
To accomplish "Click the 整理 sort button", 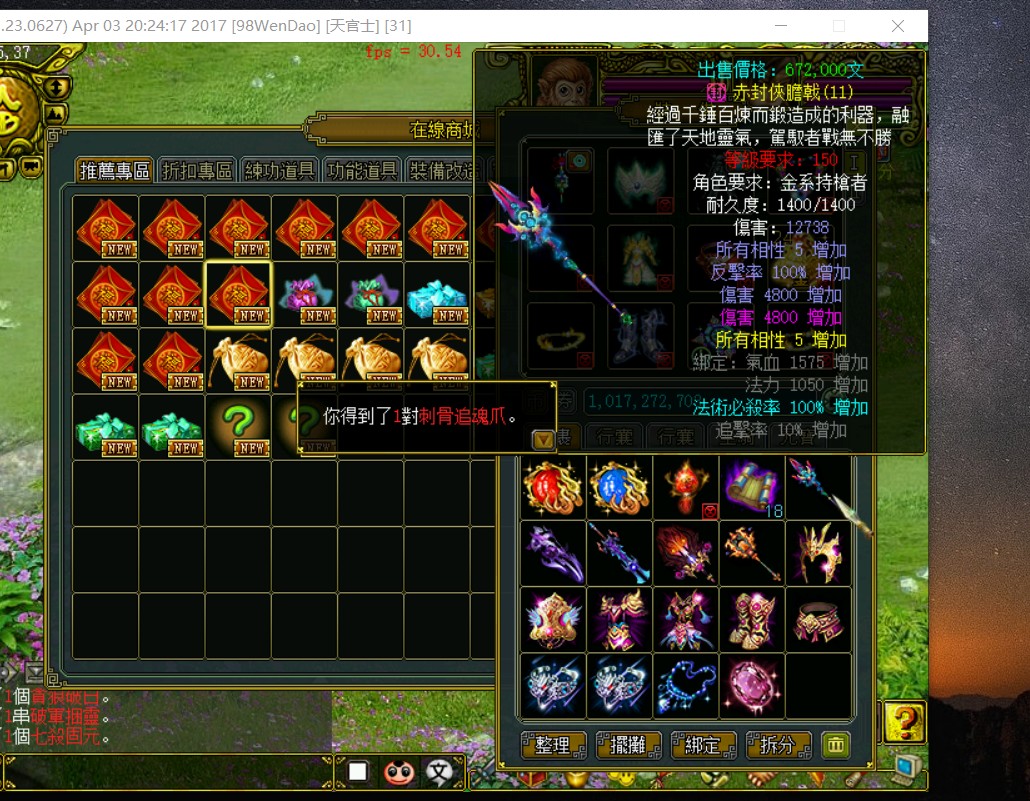I will 553,745.
